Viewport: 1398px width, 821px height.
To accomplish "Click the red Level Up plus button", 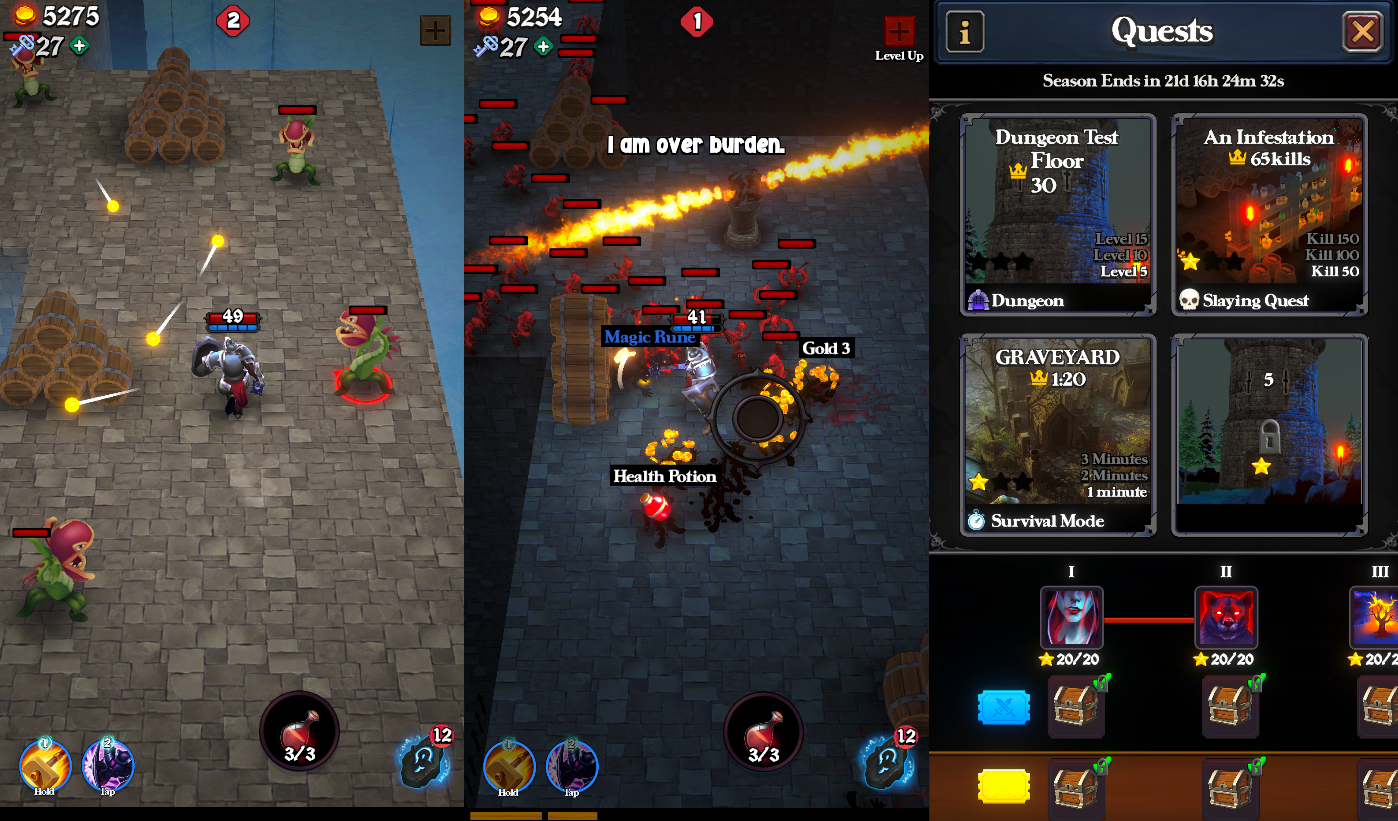I will click(x=899, y=32).
